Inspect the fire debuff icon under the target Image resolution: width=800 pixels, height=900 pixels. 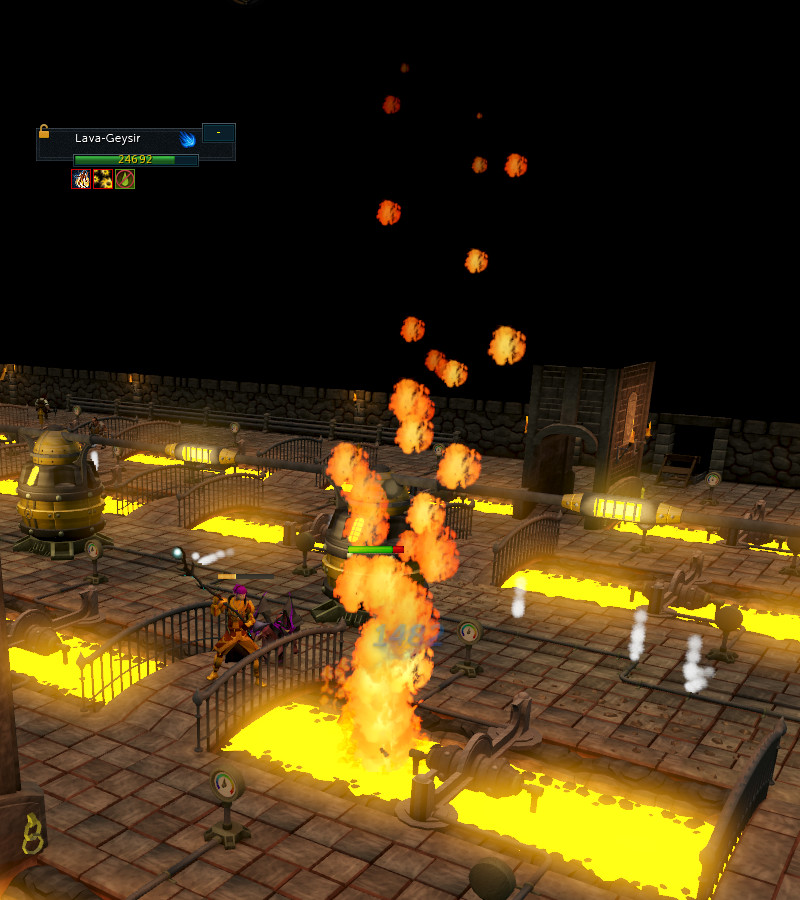[81, 179]
